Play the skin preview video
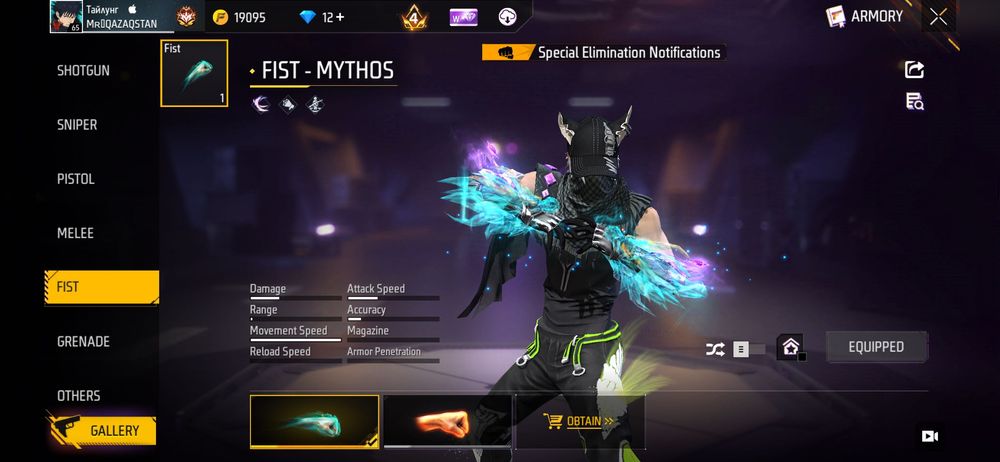This screenshot has width=1000, height=462. pyautogui.click(x=929, y=436)
